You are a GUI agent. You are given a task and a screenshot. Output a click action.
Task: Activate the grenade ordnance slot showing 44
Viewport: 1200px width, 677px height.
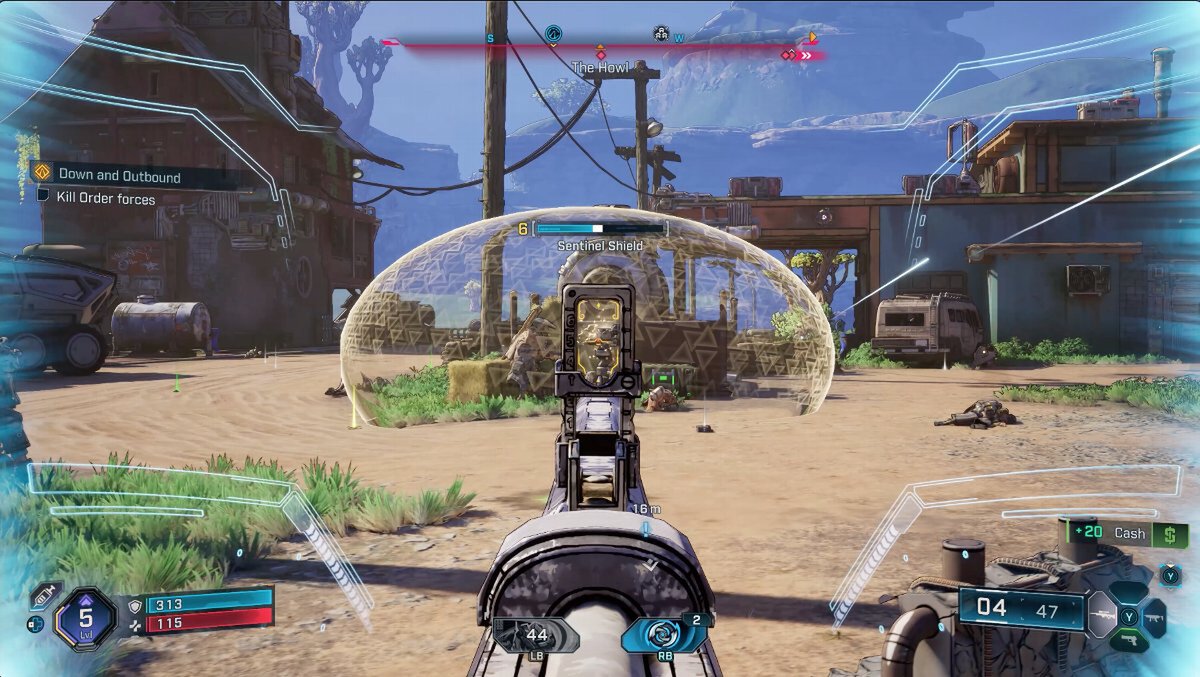coord(536,635)
